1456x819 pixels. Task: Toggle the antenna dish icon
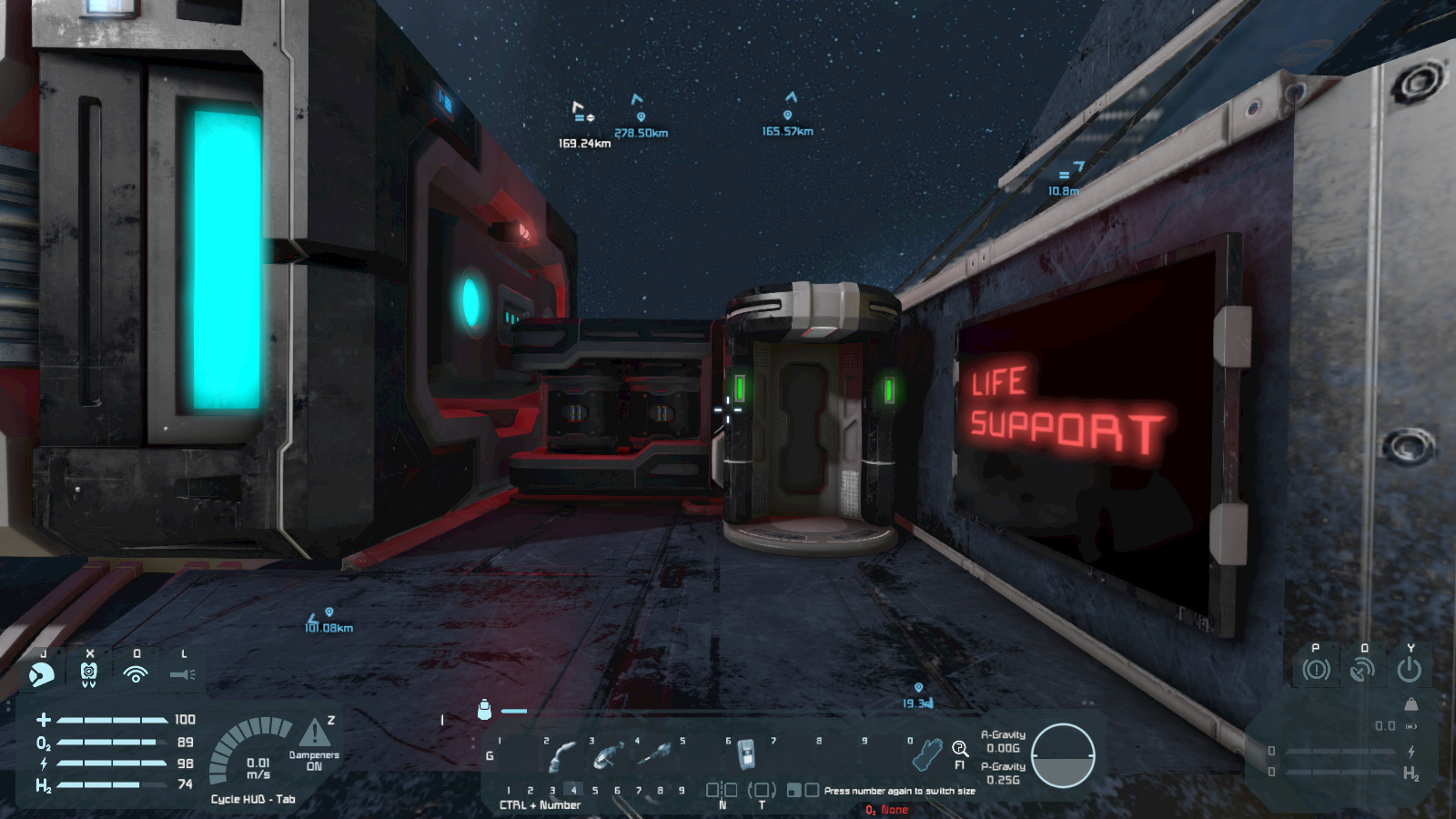(1362, 671)
